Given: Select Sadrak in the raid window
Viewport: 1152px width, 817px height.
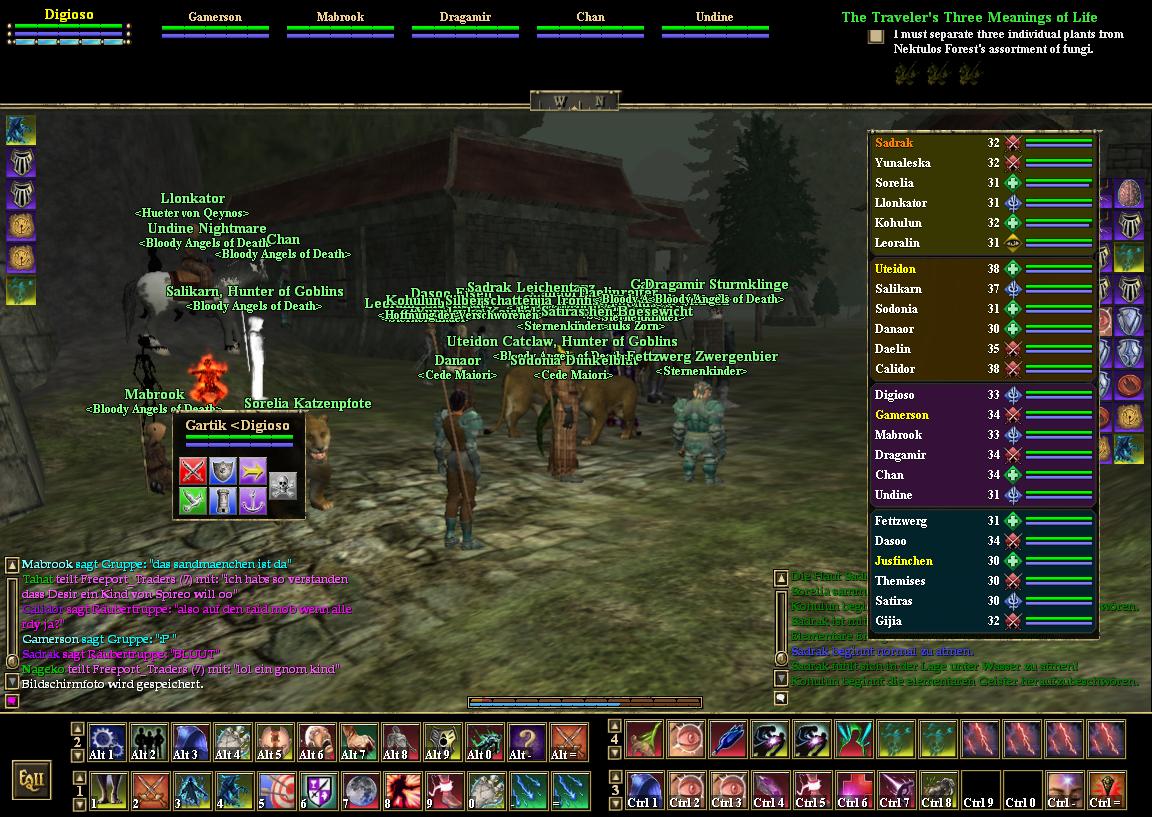Looking at the screenshot, I should tap(893, 143).
